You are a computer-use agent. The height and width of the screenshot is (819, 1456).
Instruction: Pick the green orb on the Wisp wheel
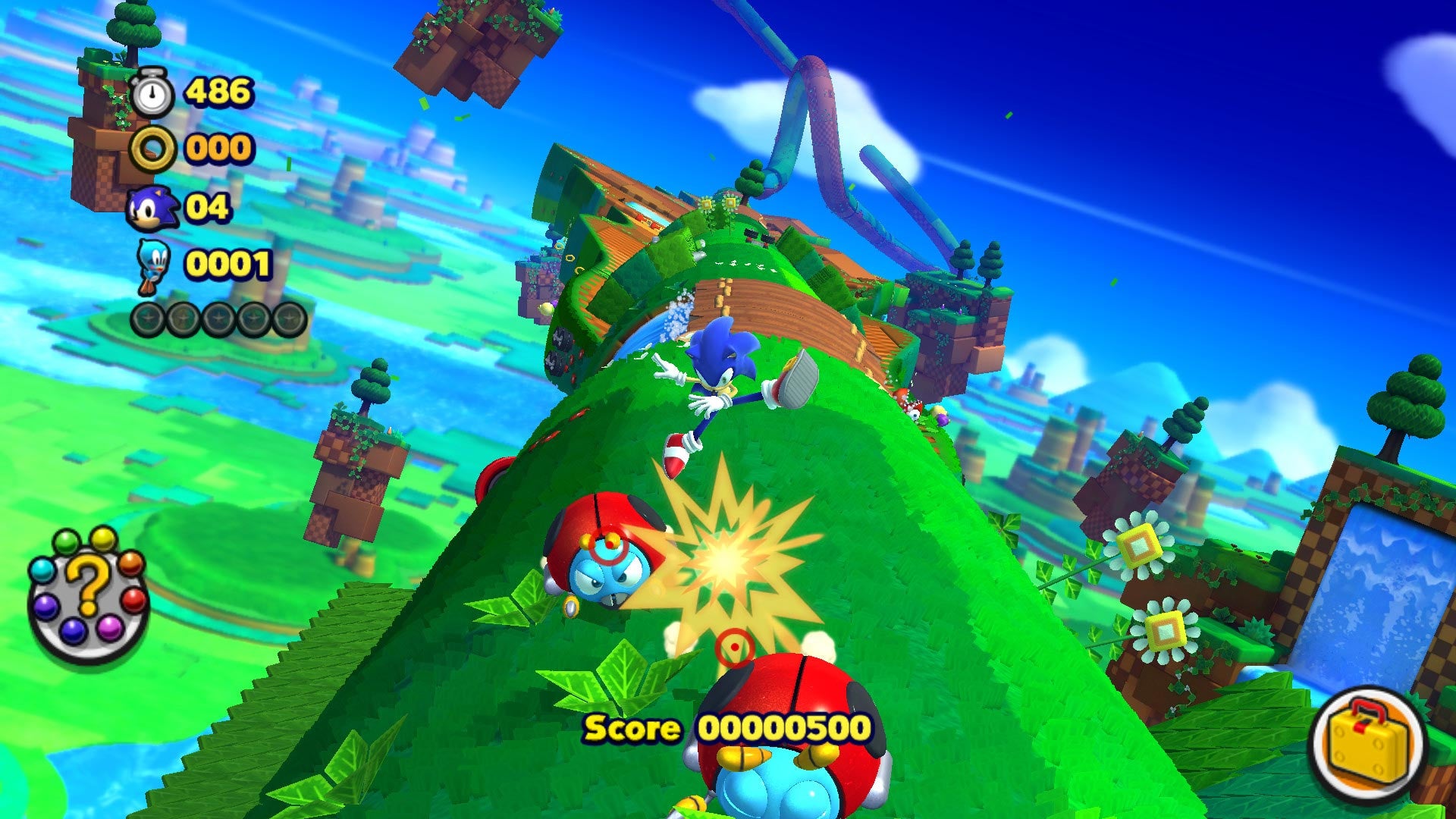click(x=67, y=542)
